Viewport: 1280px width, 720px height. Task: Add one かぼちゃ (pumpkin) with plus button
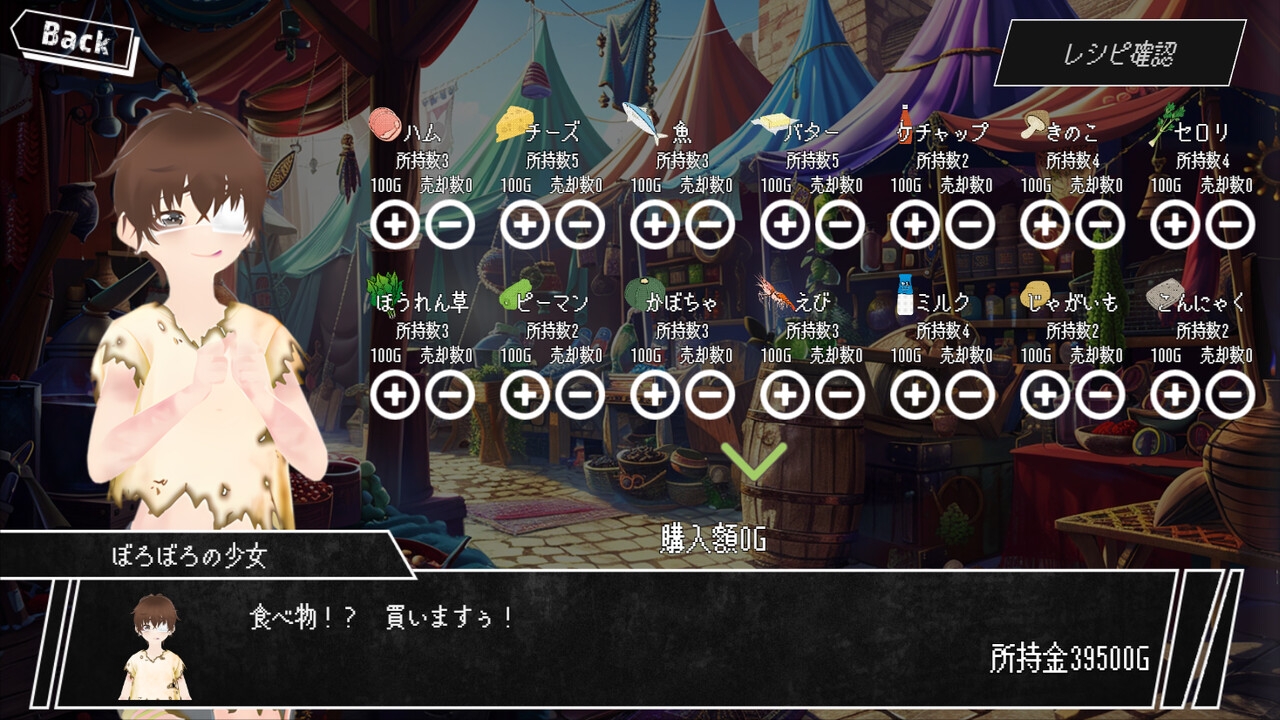pos(655,395)
